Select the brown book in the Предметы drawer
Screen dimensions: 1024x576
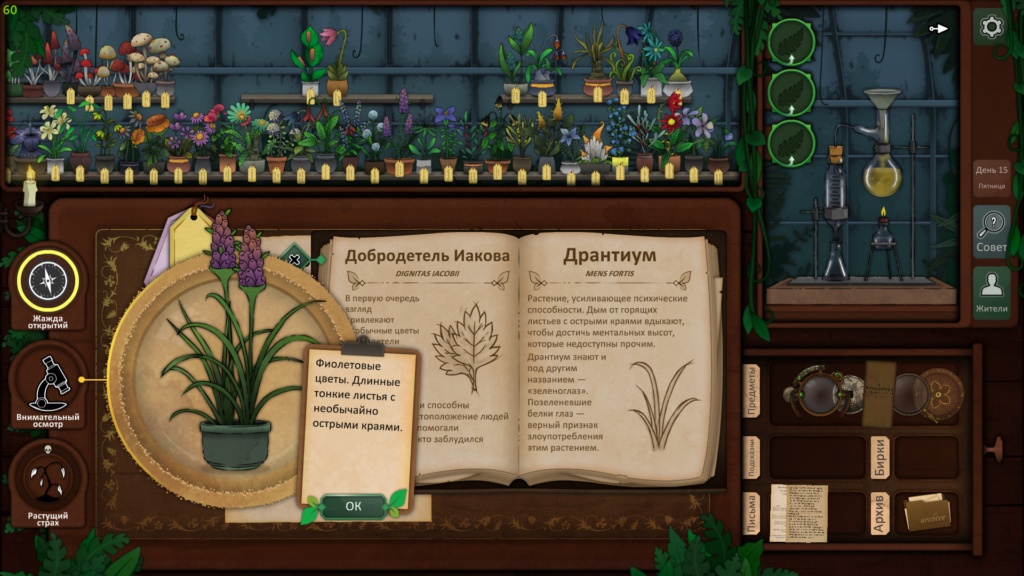click(x=879, y=393)
